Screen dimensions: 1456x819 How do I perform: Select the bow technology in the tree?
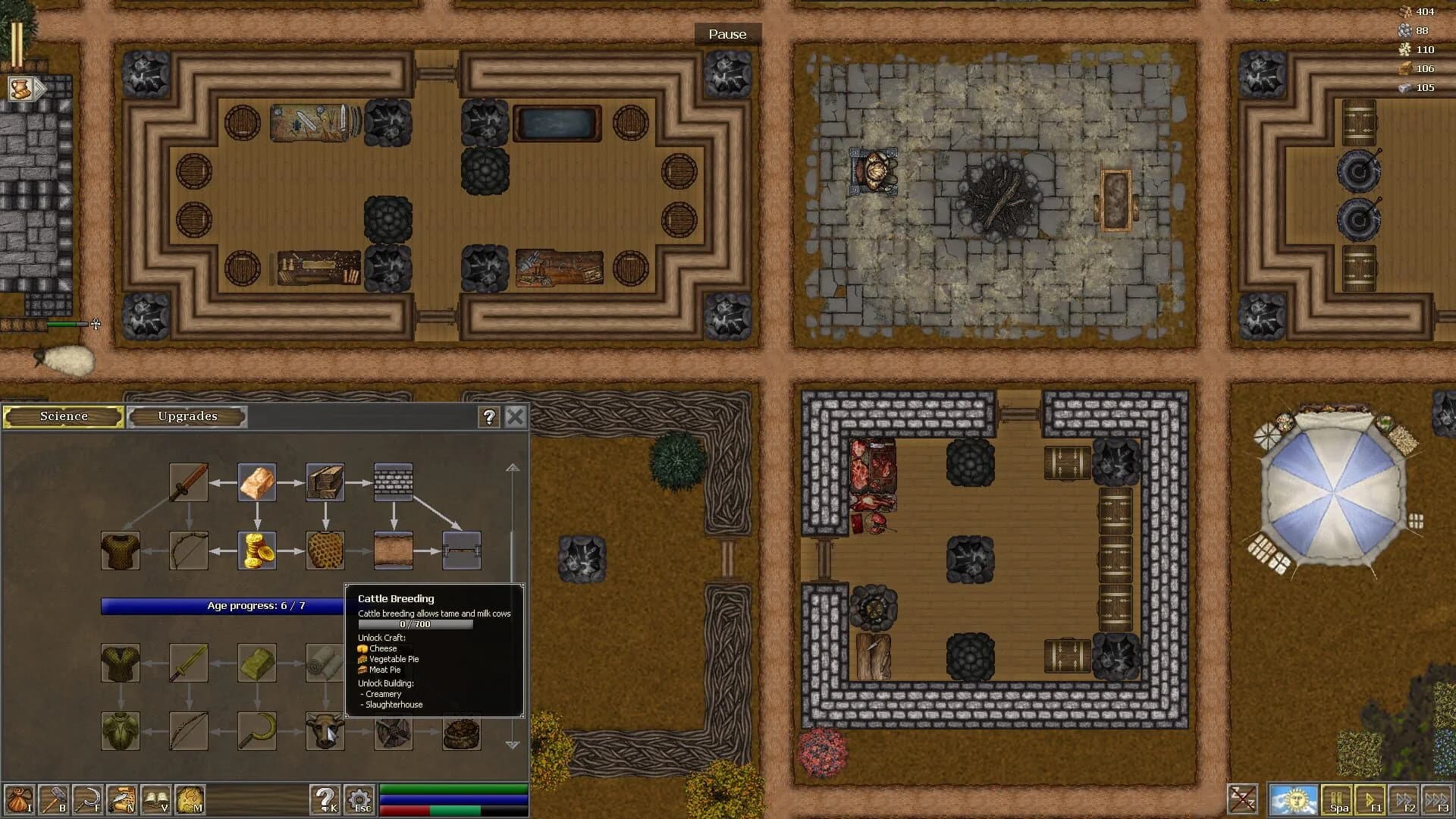click(188, 549)
